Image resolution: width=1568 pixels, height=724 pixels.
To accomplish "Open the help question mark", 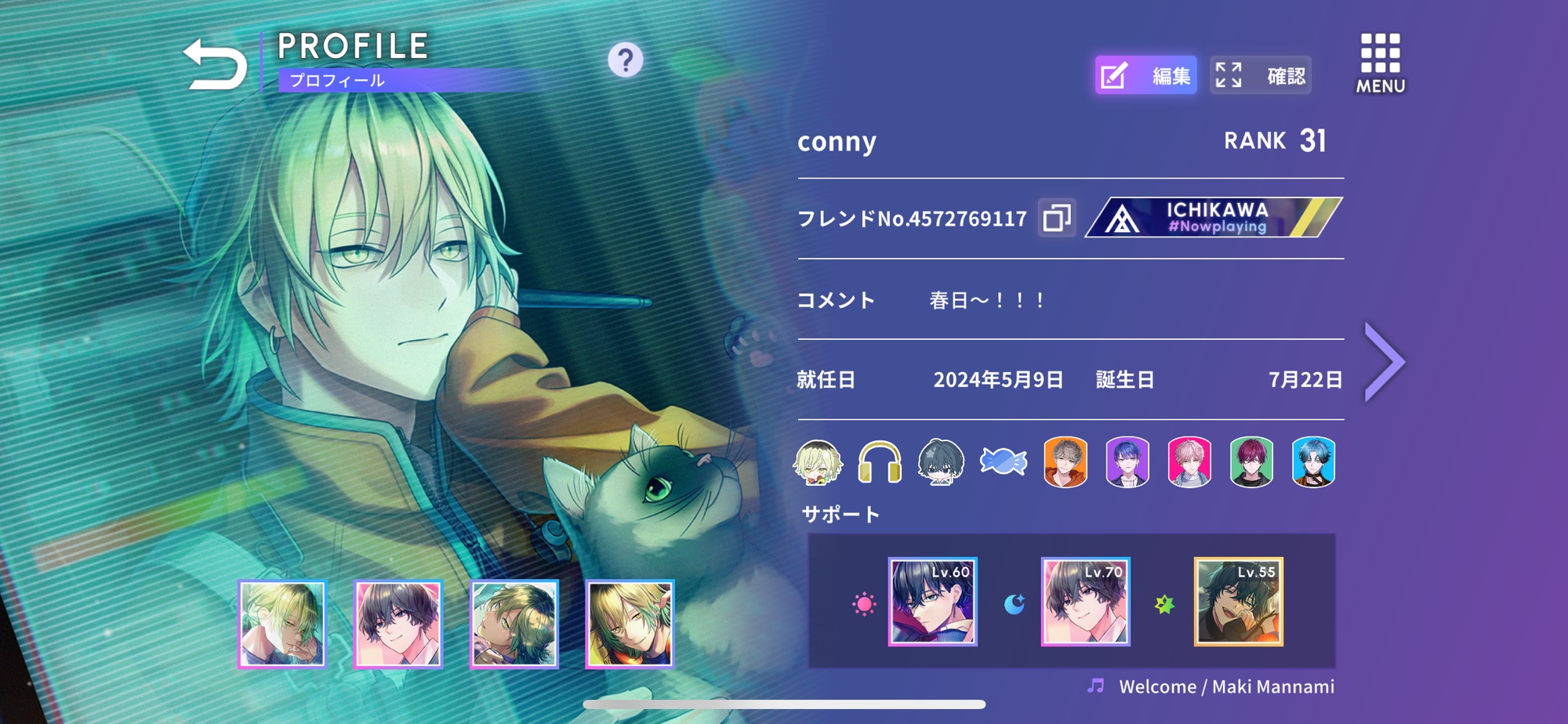I will (625, 60).
